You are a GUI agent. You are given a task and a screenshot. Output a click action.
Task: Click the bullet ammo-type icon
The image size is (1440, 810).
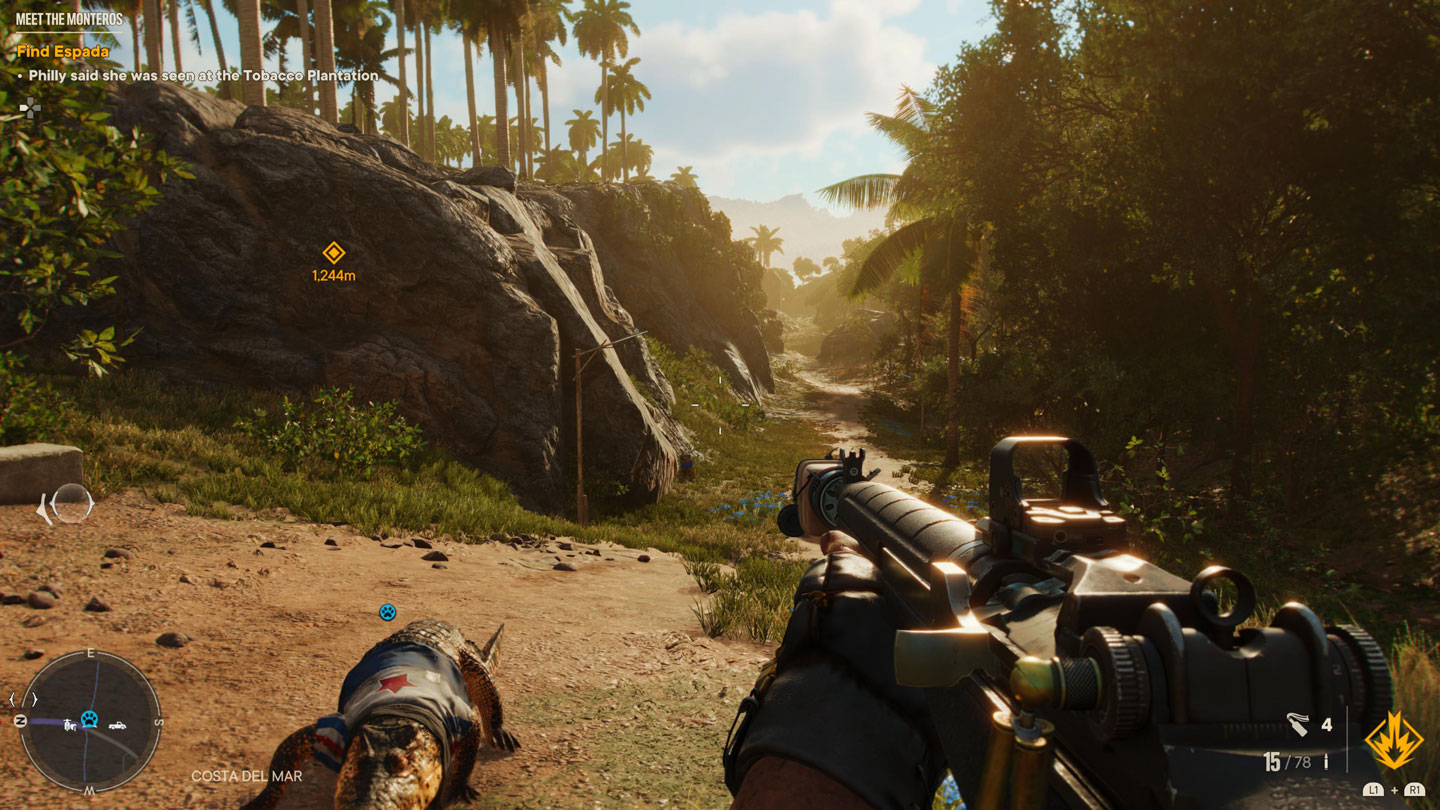click(1326, 761)
